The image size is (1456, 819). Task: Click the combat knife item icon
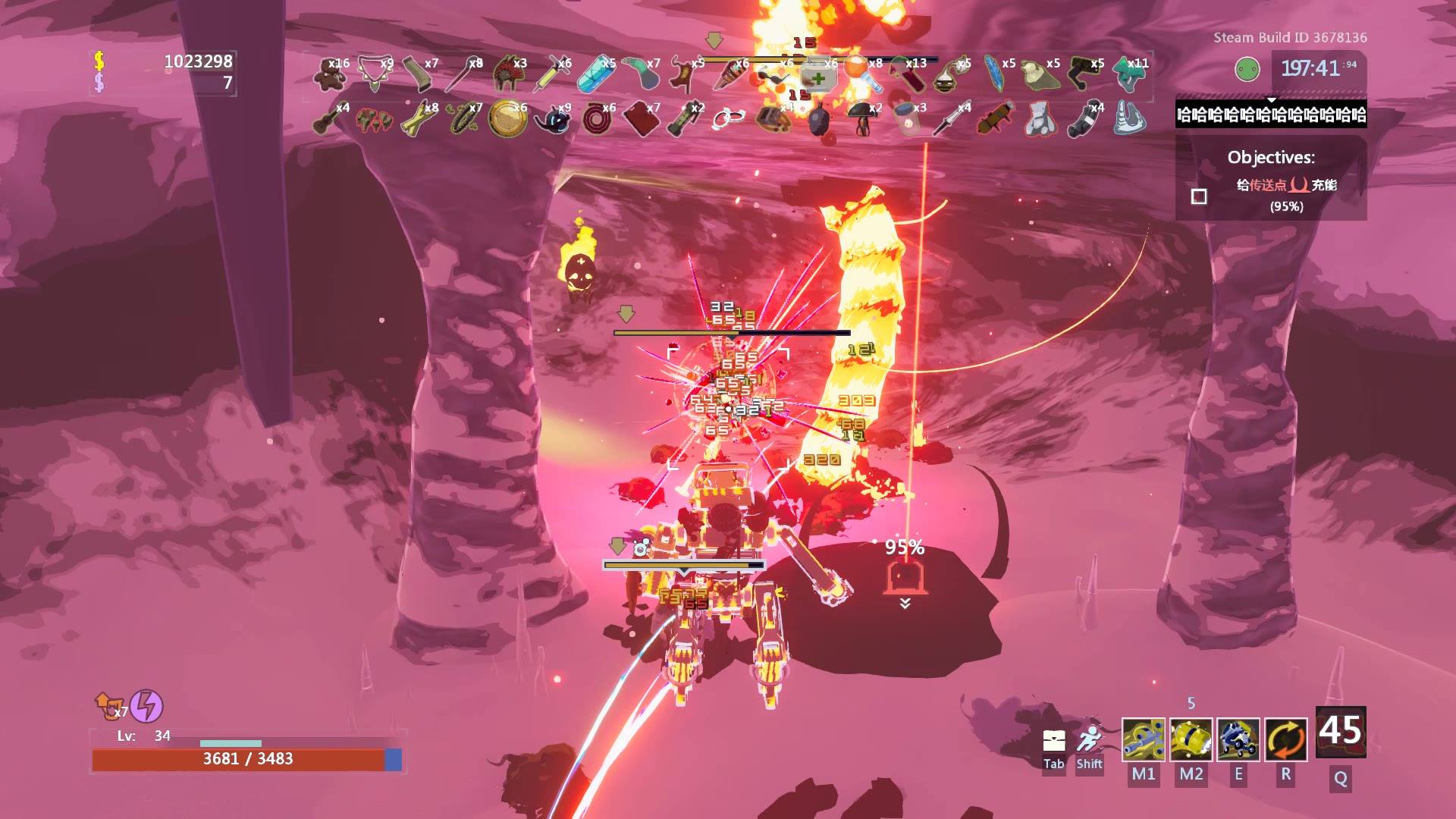pyautogui.click(x=950, y=119)
